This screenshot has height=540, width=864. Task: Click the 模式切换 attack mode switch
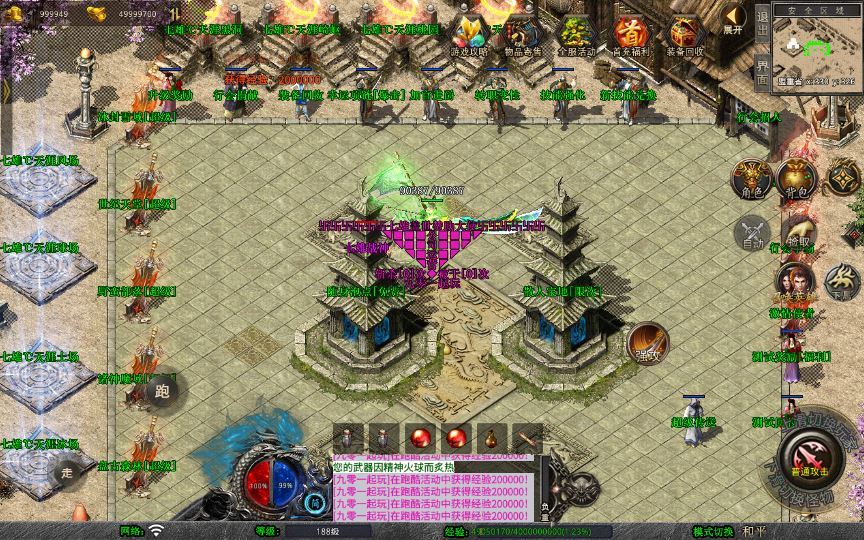pyautogui.click(x=712, y=531)
